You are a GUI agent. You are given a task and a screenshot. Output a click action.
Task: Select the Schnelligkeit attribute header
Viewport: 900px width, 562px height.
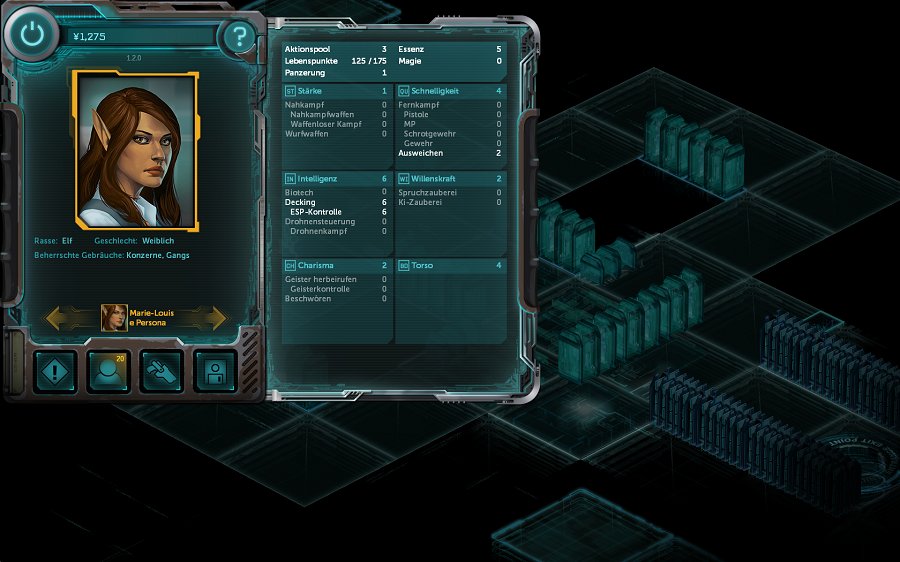(450, 91)
